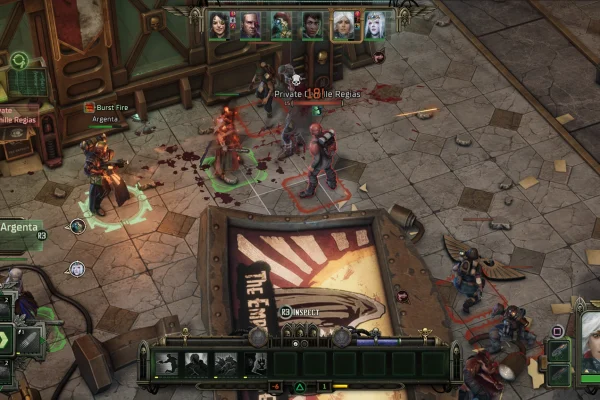600x400 pixels.
Task: Click the green hexagon button
Action: pos(4,338)
